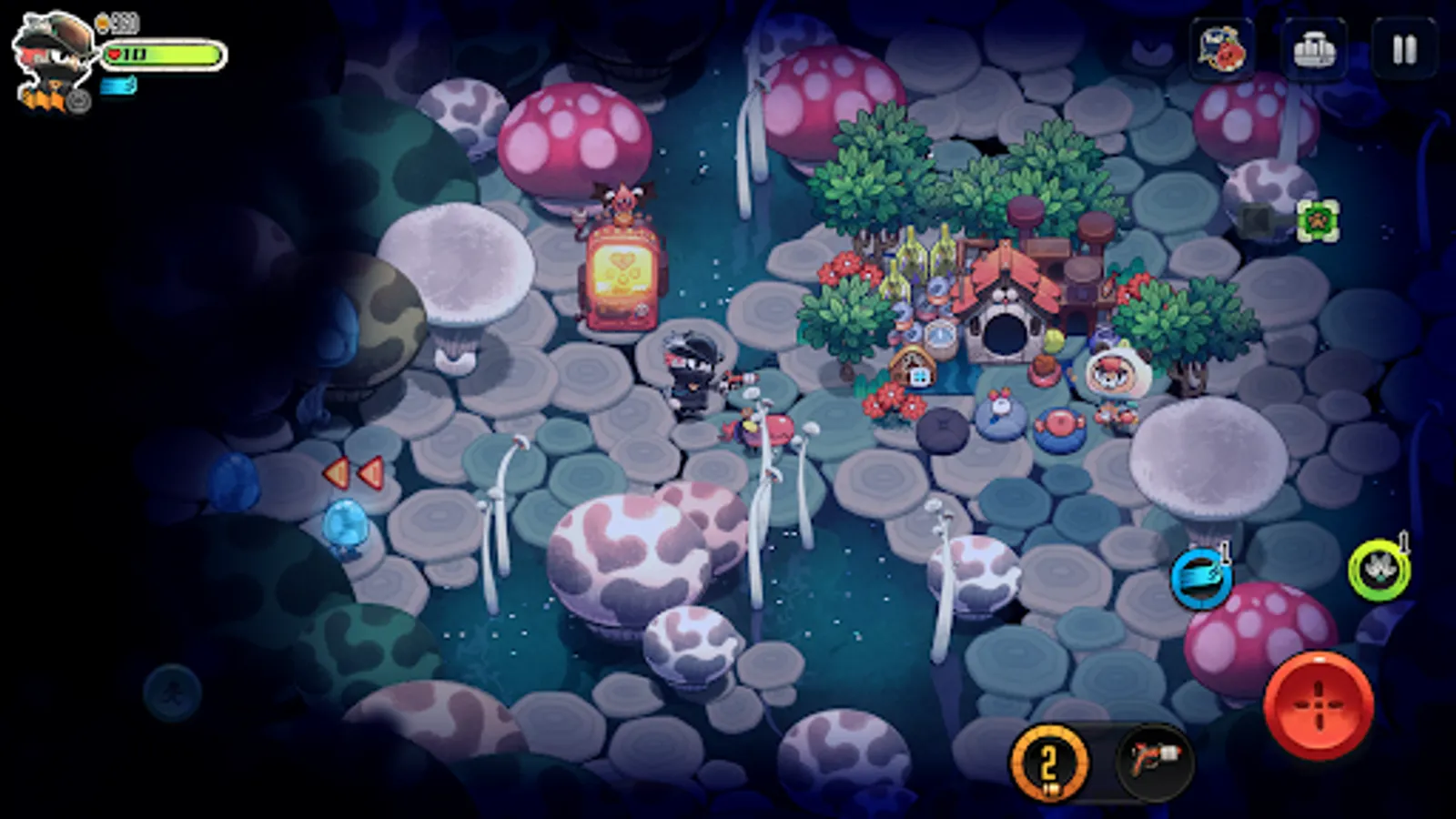Tap the left-pointing double arrows sign
The height and width of the screenshot is (819, 1456).
(353, 470)
